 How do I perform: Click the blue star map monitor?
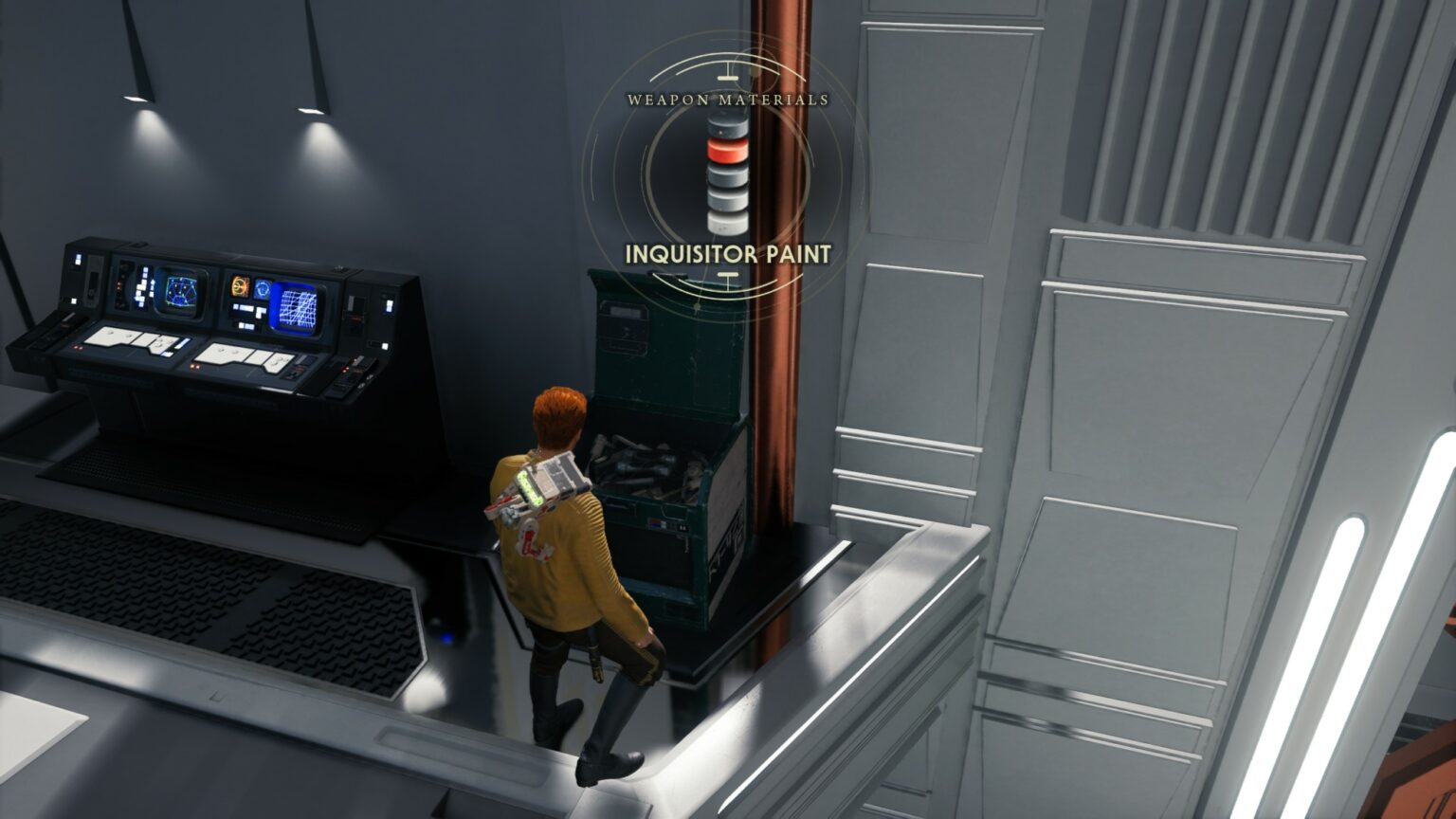(x=181, y=288)
